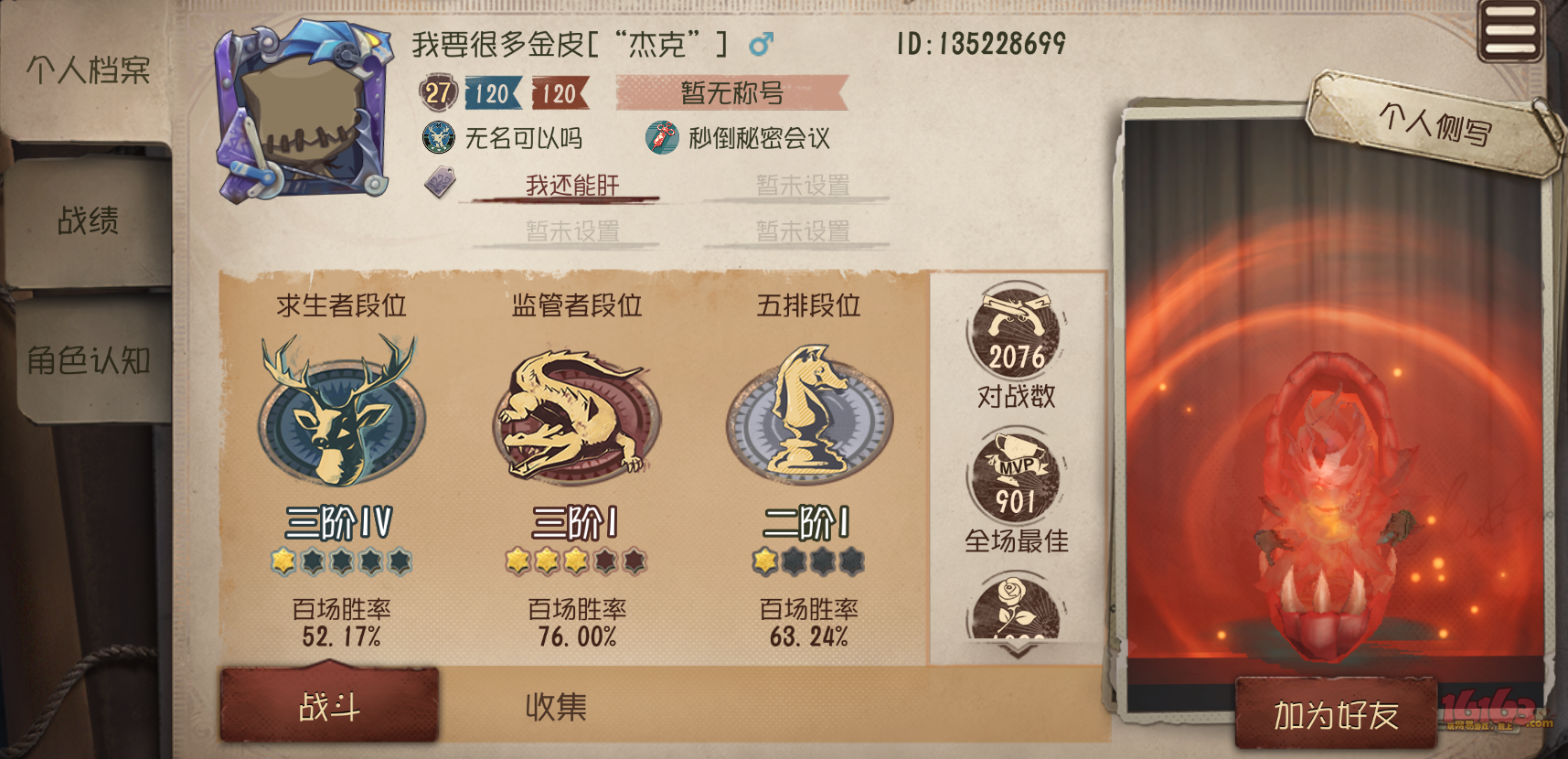
Task: Open the 战绩 section in left sidebar
Action: point(89,220)
